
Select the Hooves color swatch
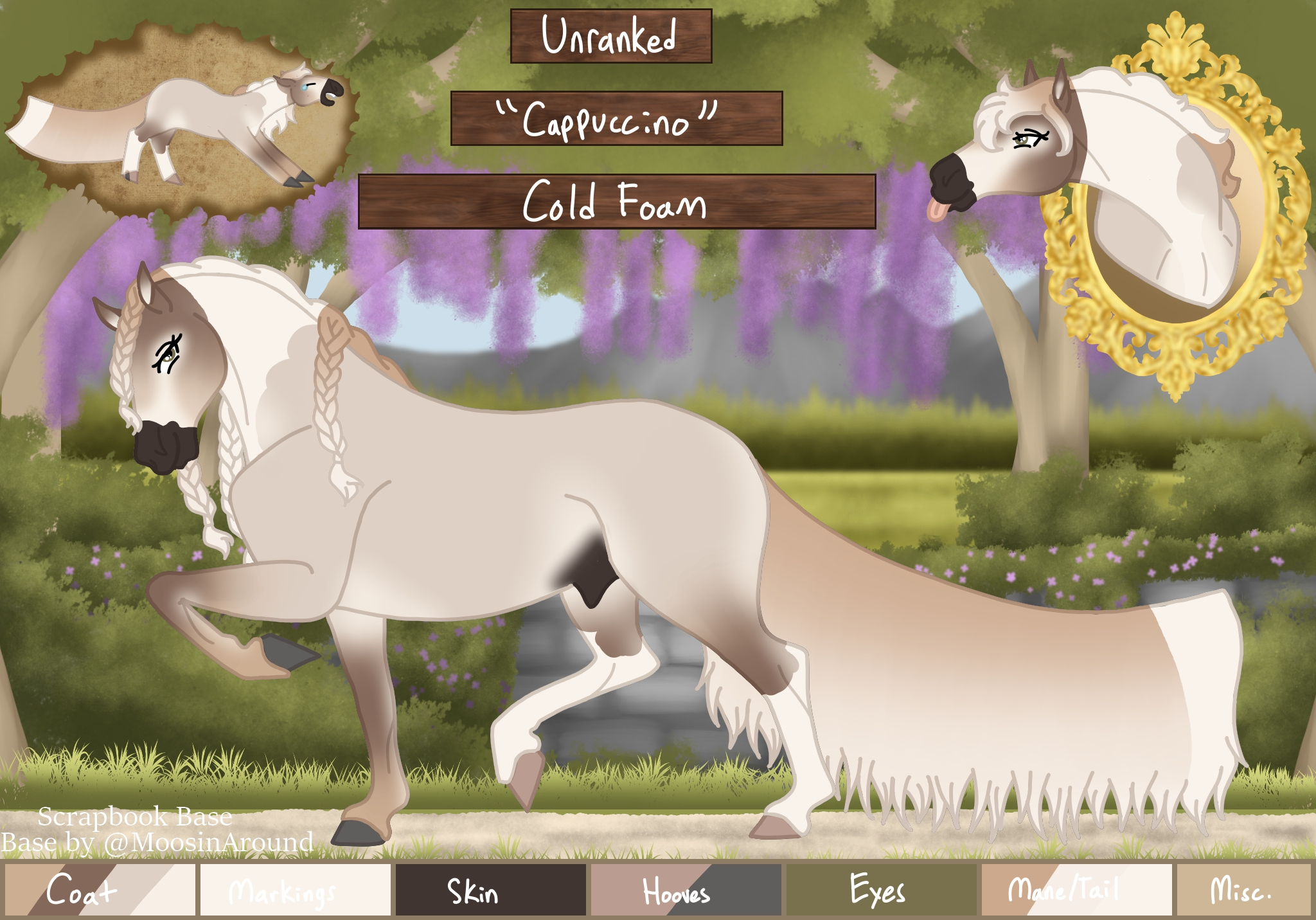[x=686, y=890]
